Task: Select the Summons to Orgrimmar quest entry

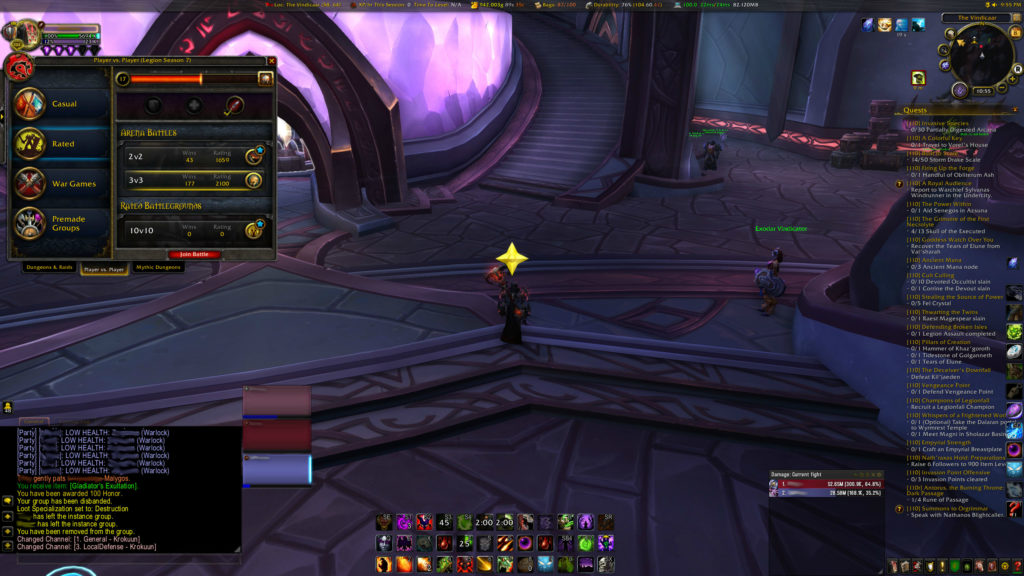Action: [950, 508]
